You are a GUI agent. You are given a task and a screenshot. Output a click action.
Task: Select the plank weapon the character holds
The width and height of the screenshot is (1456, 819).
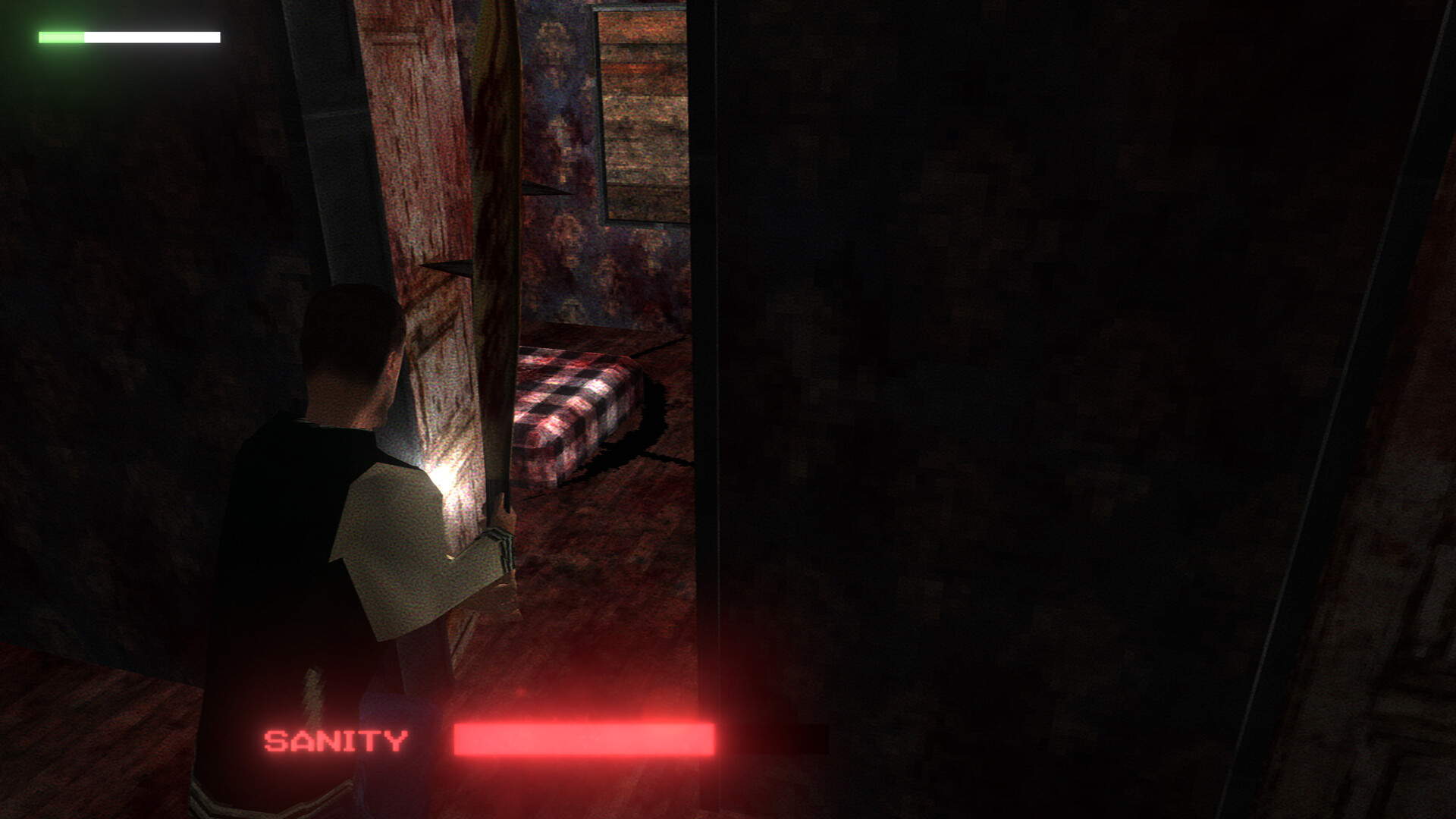pos(497,265)
